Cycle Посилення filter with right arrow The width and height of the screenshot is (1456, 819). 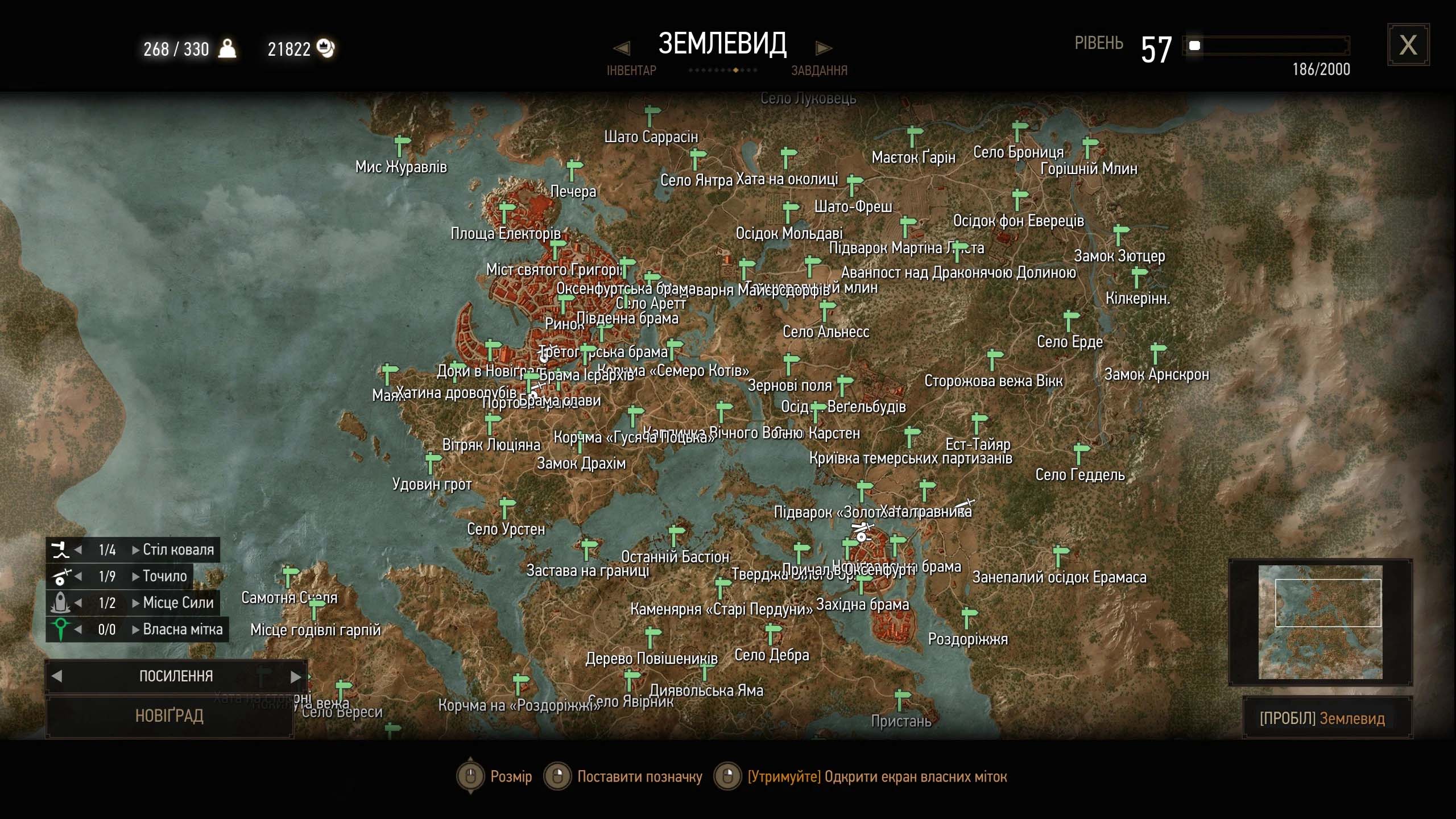295,676
